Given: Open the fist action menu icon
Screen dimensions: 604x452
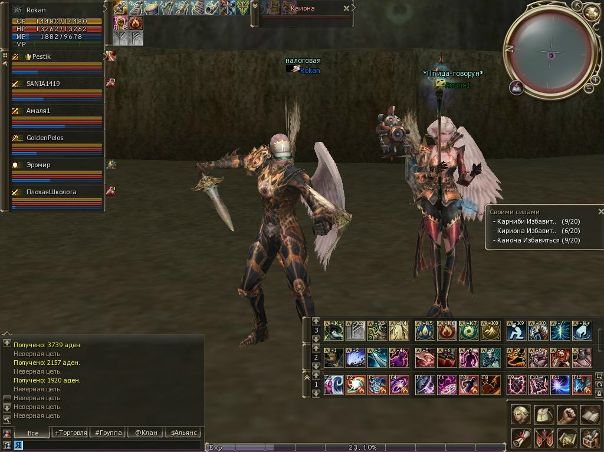Looking at the screenshot, I should click(567, 415).
